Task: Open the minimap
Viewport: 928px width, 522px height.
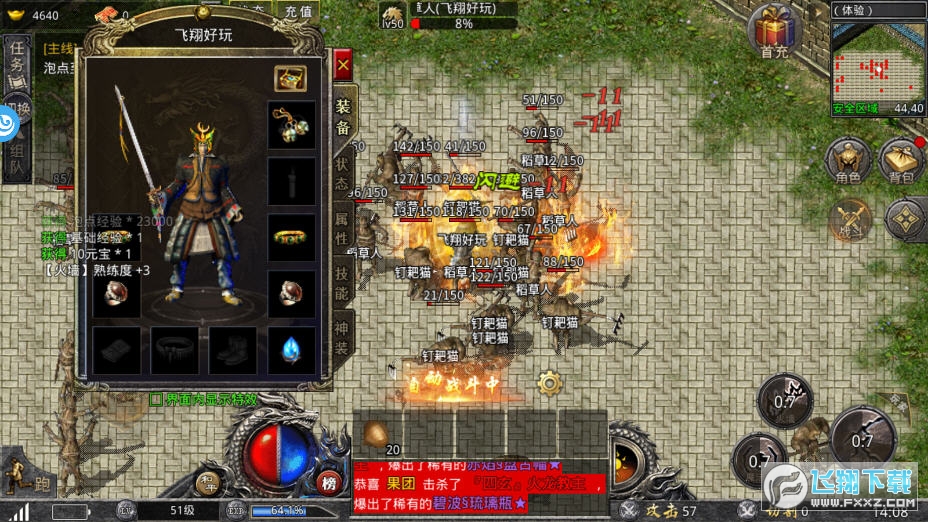Action: pos(877,58)
